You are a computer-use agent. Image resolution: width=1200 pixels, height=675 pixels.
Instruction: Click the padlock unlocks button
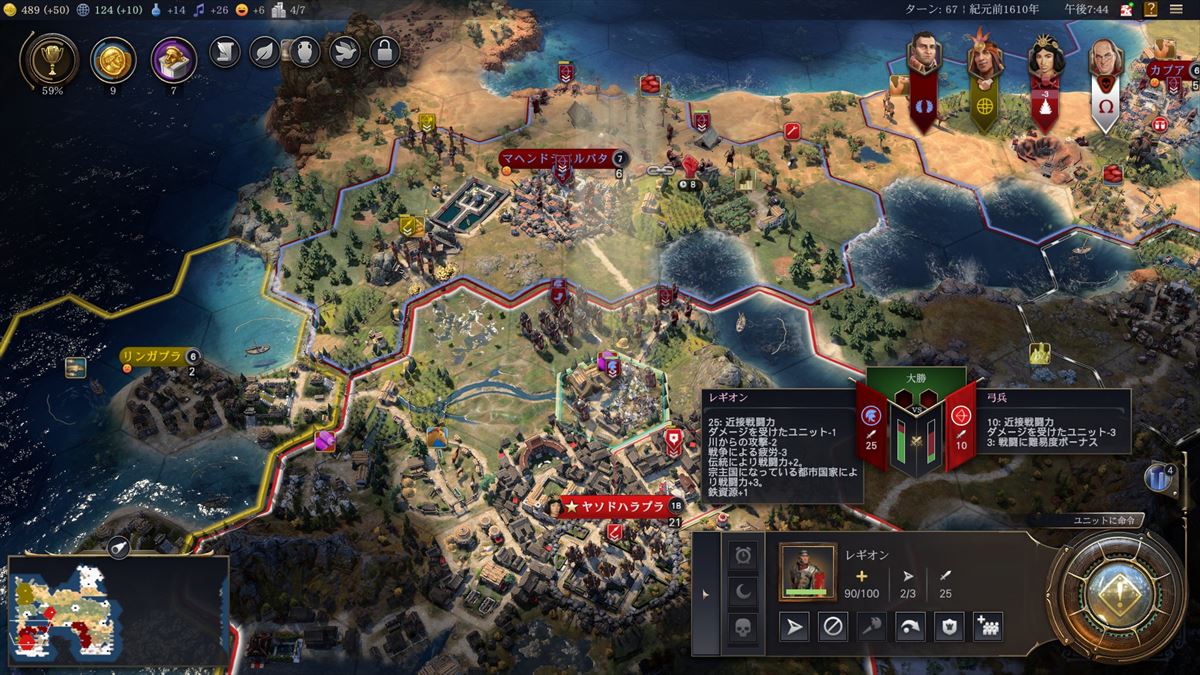tap(385, 51)
